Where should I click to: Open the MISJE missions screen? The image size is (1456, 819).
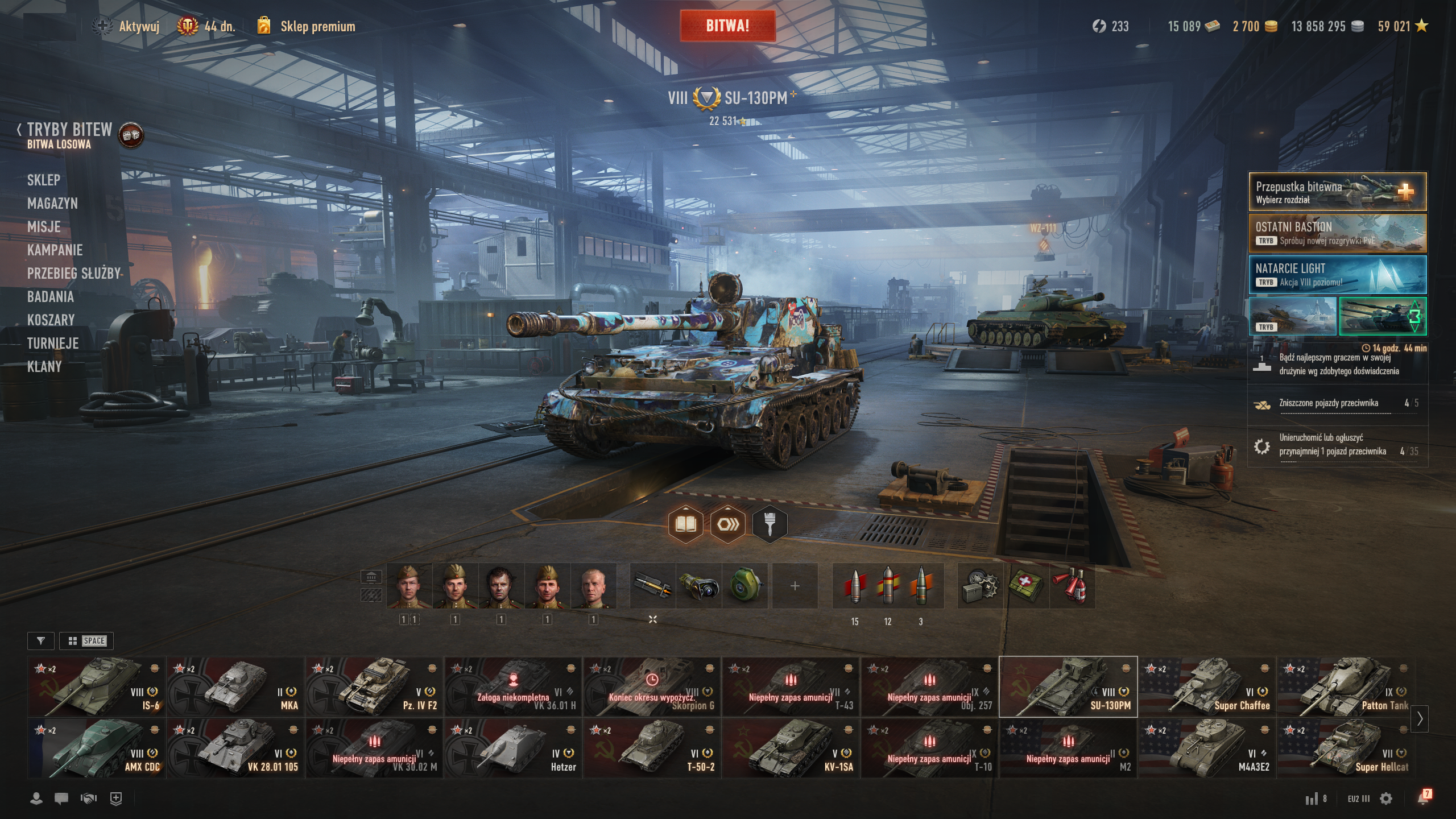44,227
